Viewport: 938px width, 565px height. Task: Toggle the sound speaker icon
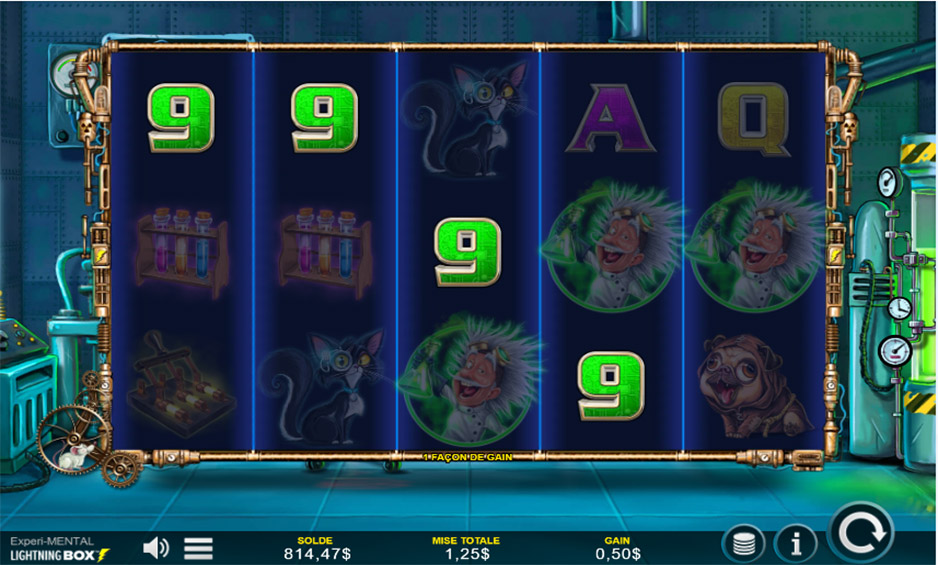[155, 547]
